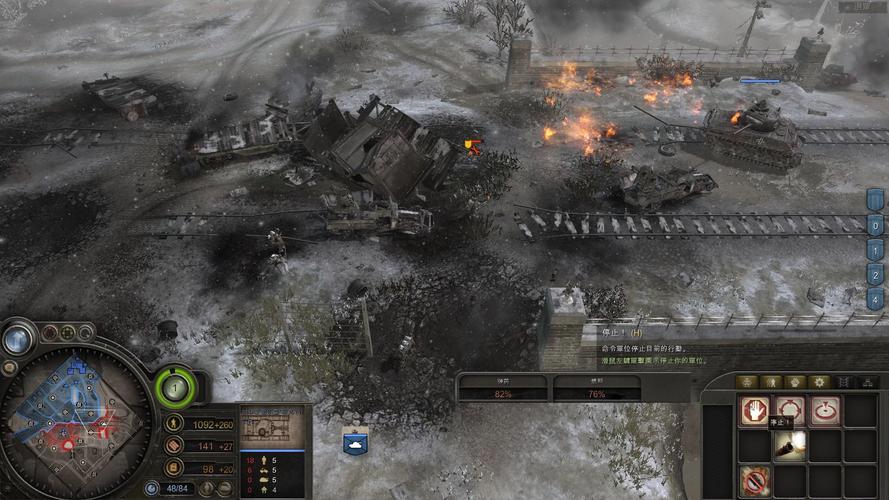Issue the Stop command with the hand icon
The image size is (889, 500).
pos(753,411)
